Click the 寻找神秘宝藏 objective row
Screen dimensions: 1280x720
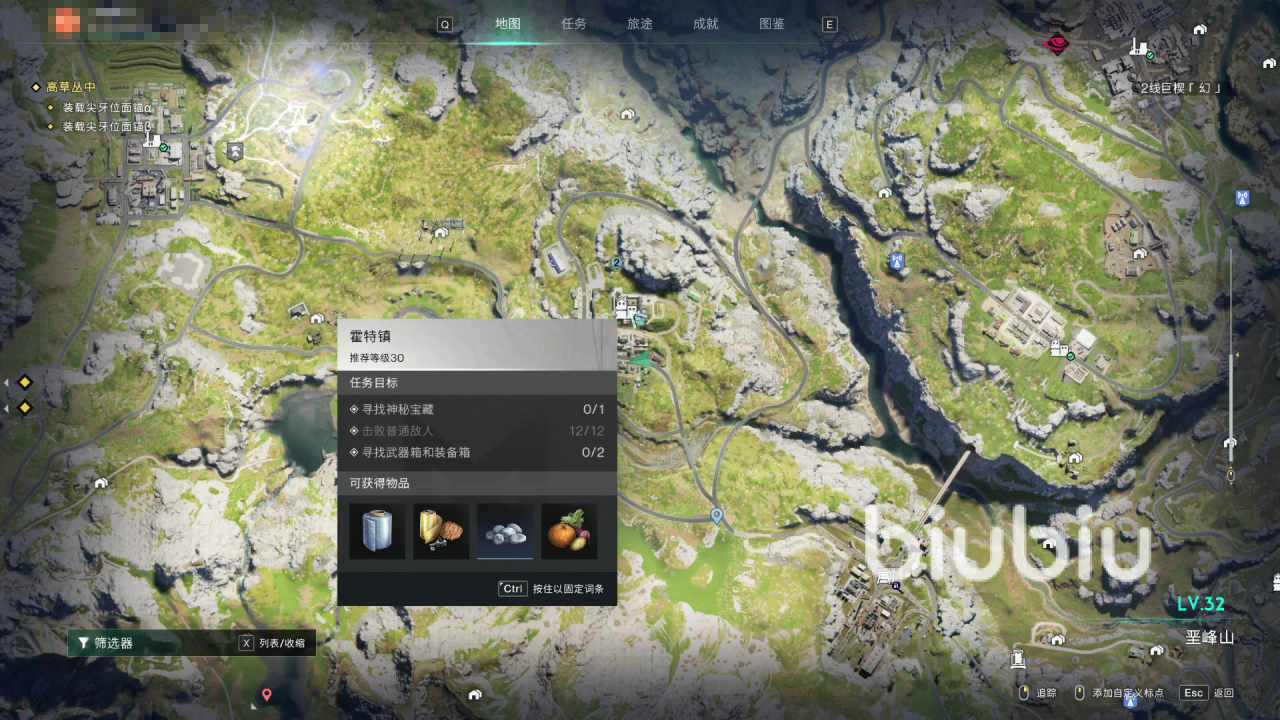[476, 409]
